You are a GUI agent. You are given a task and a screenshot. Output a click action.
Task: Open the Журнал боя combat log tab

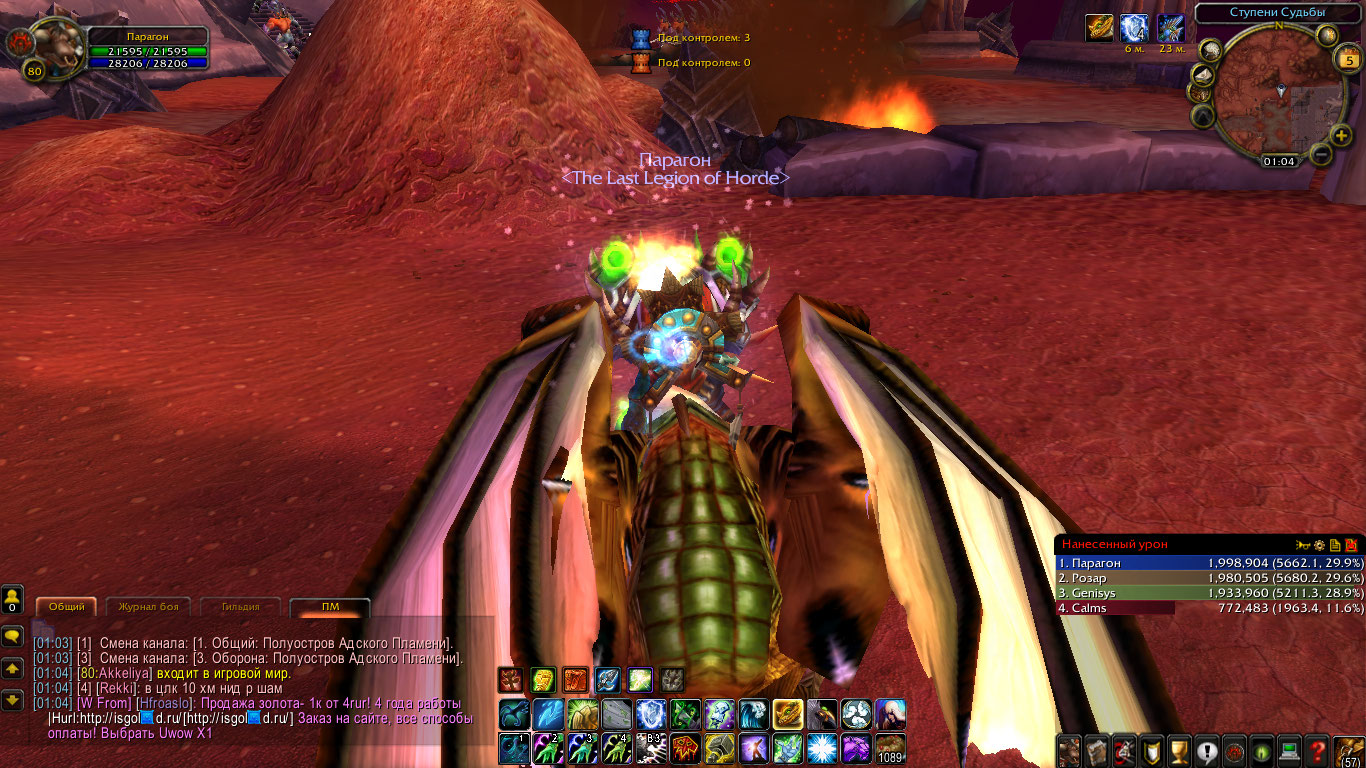click(x=149, y=607)
